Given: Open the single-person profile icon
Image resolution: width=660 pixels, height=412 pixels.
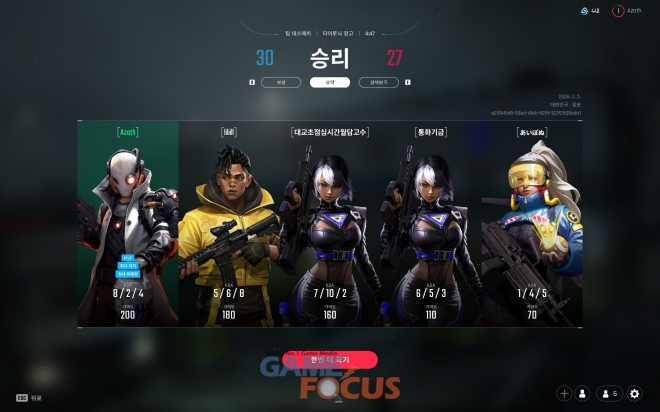Looking at the screenshot, I should pyautogui.click(x=582, y=394).
